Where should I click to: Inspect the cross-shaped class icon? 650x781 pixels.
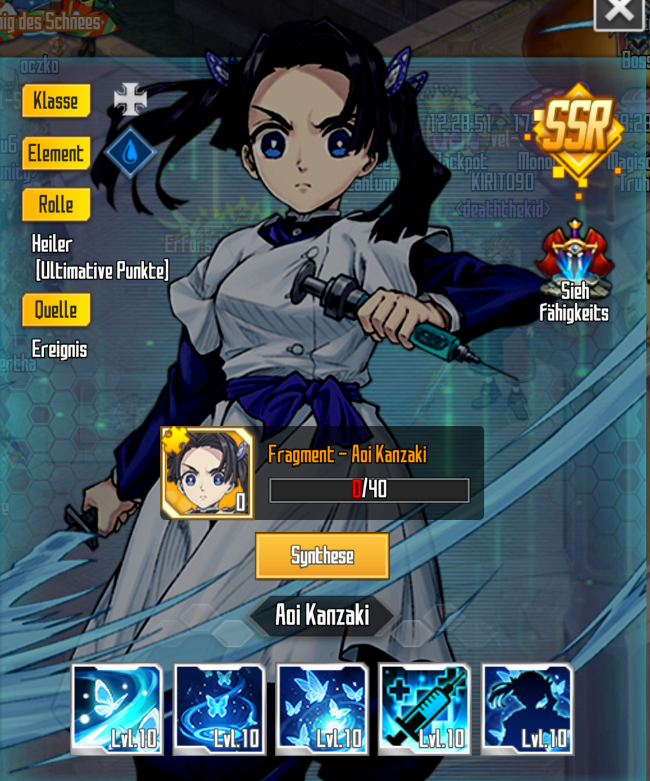click(x=130, y=100)
